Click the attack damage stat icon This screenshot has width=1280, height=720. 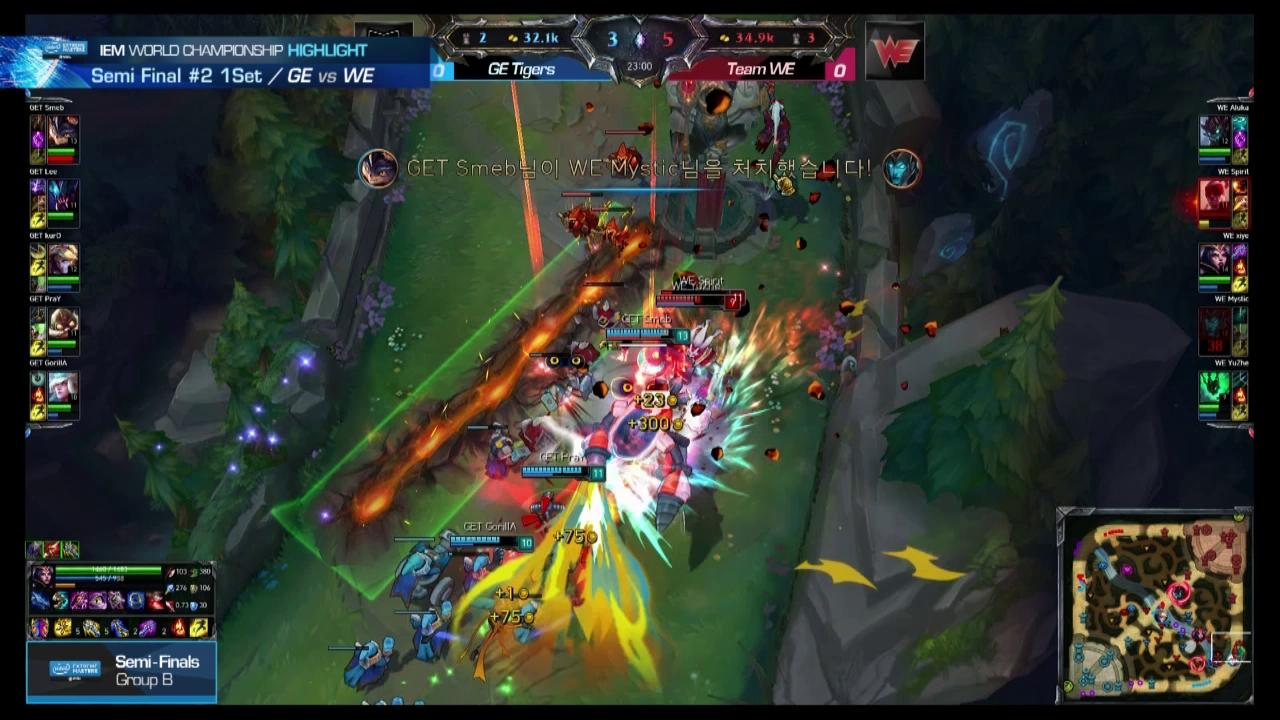click(x=171, y=572)
